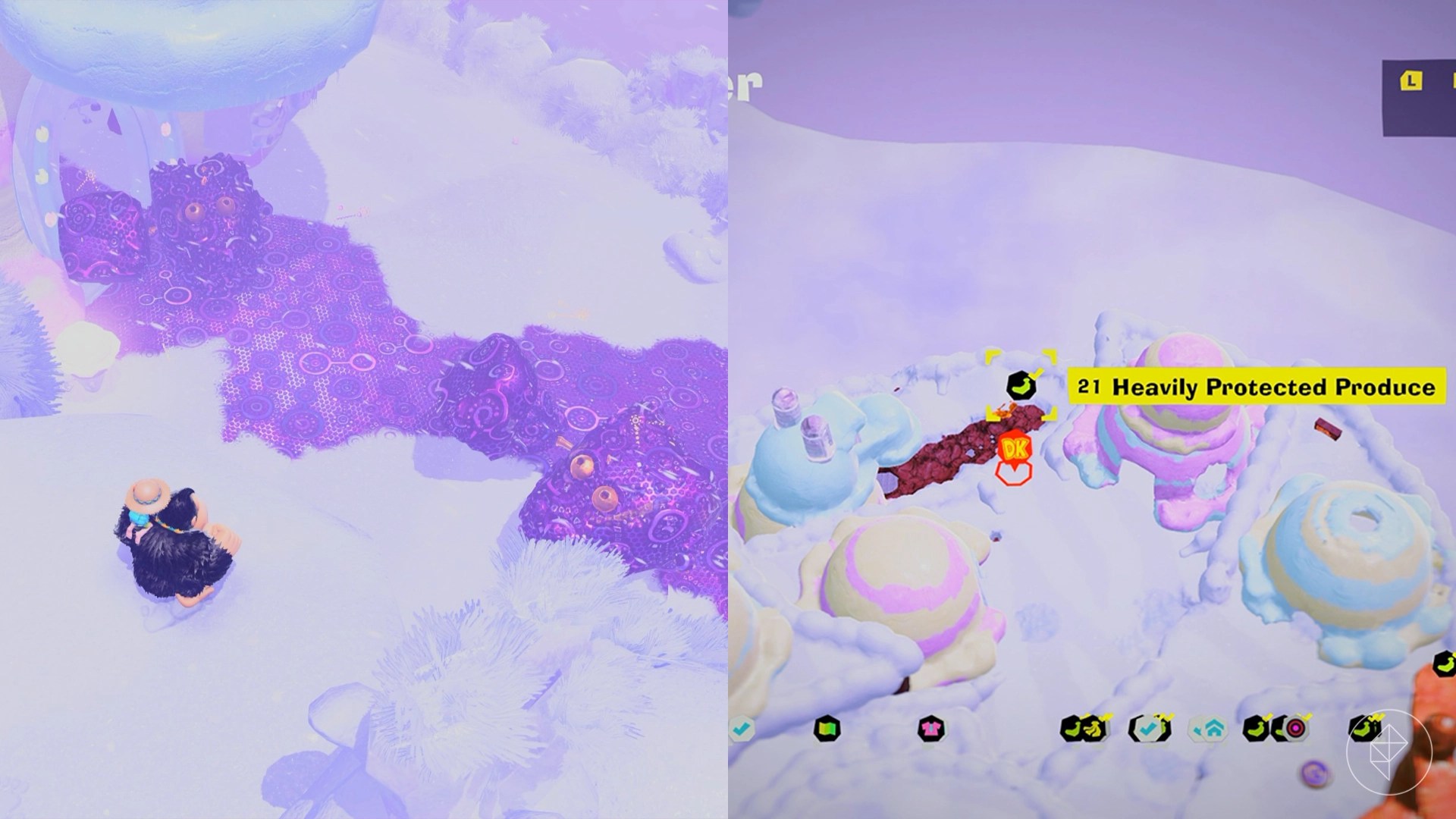Open the pink shirt outfit icon

(x=933, y=730)
